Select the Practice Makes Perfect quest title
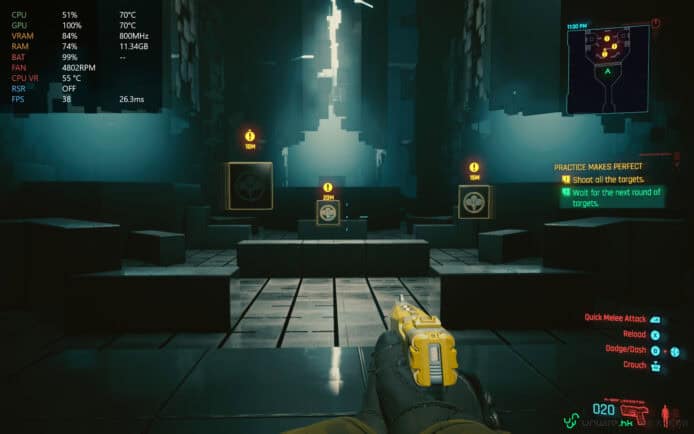Screen dimensions: 694x434 (600, 166)
